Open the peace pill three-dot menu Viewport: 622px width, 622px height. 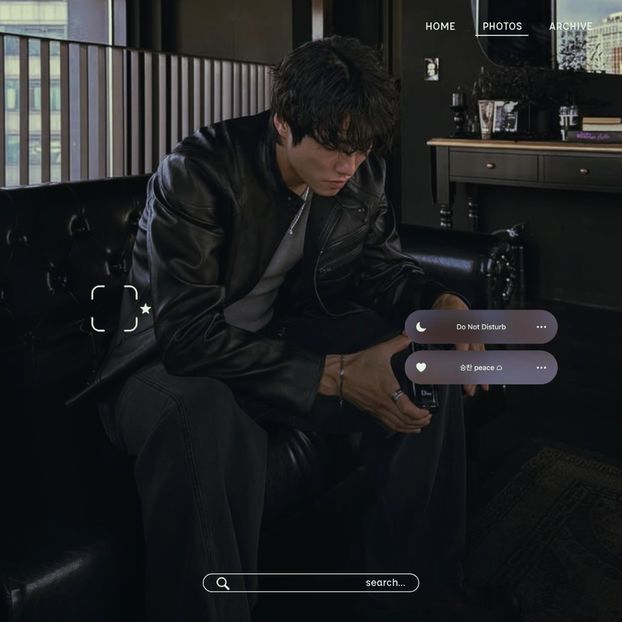tap(541, 367)
